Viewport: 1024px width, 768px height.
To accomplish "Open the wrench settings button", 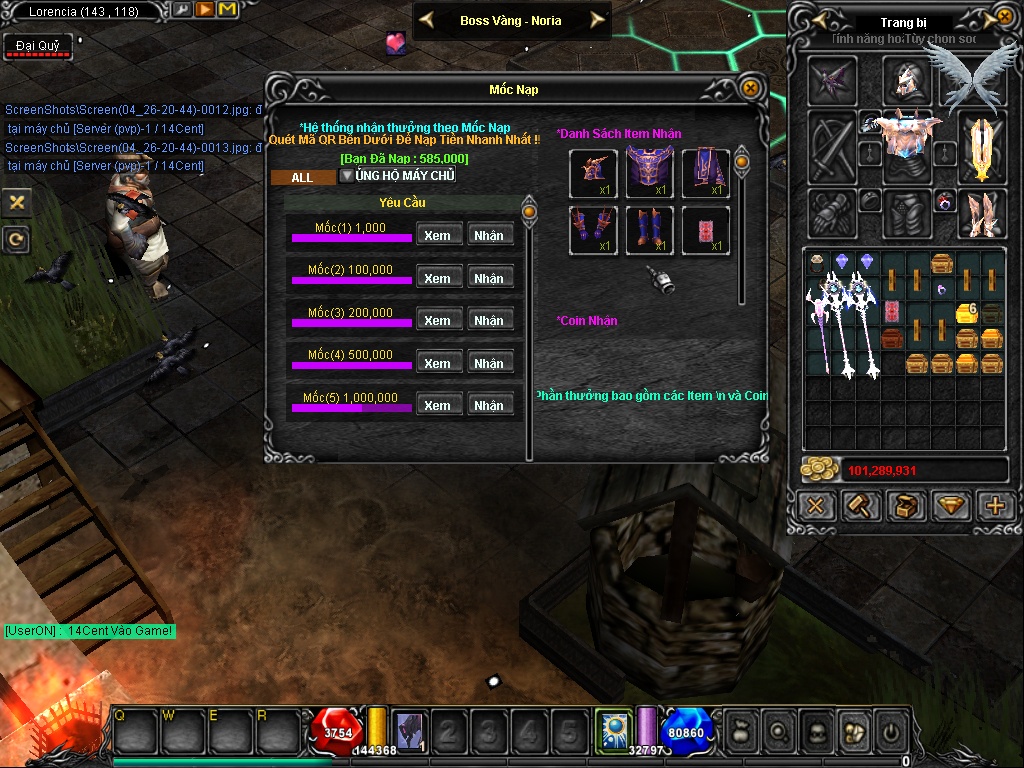I will 182,10.
